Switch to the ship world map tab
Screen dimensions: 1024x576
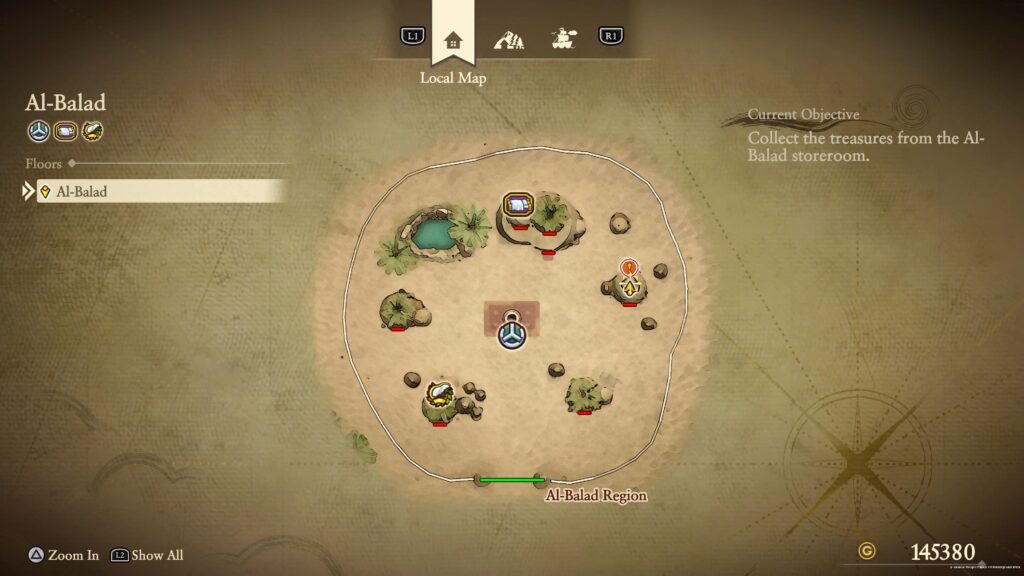point(564,40)
